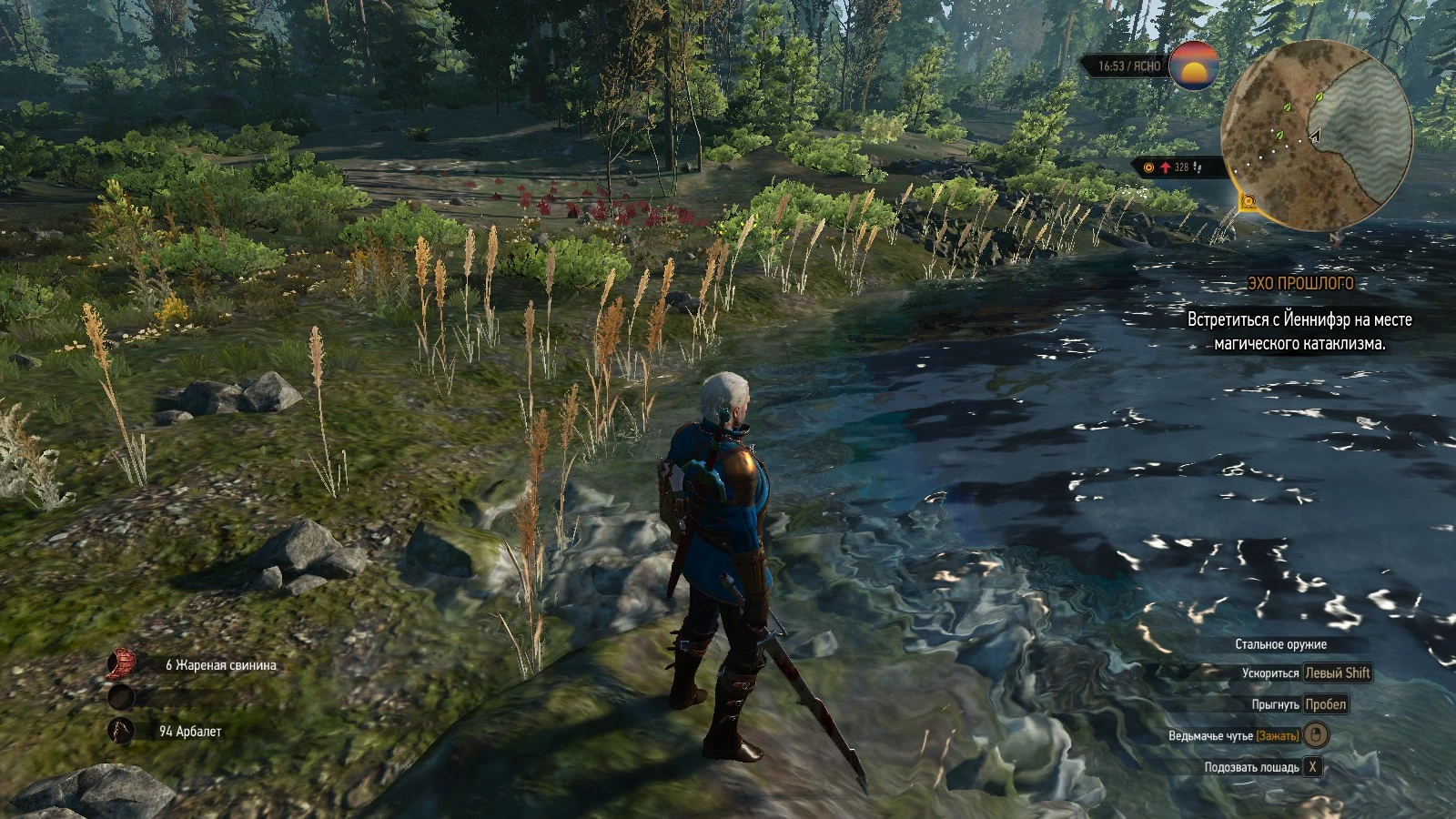This screenshot has height=819, width=1456.
Task: Click a green herb leaf icon on the minimap
Action: pyautogui.click(x=1287, y=107)
